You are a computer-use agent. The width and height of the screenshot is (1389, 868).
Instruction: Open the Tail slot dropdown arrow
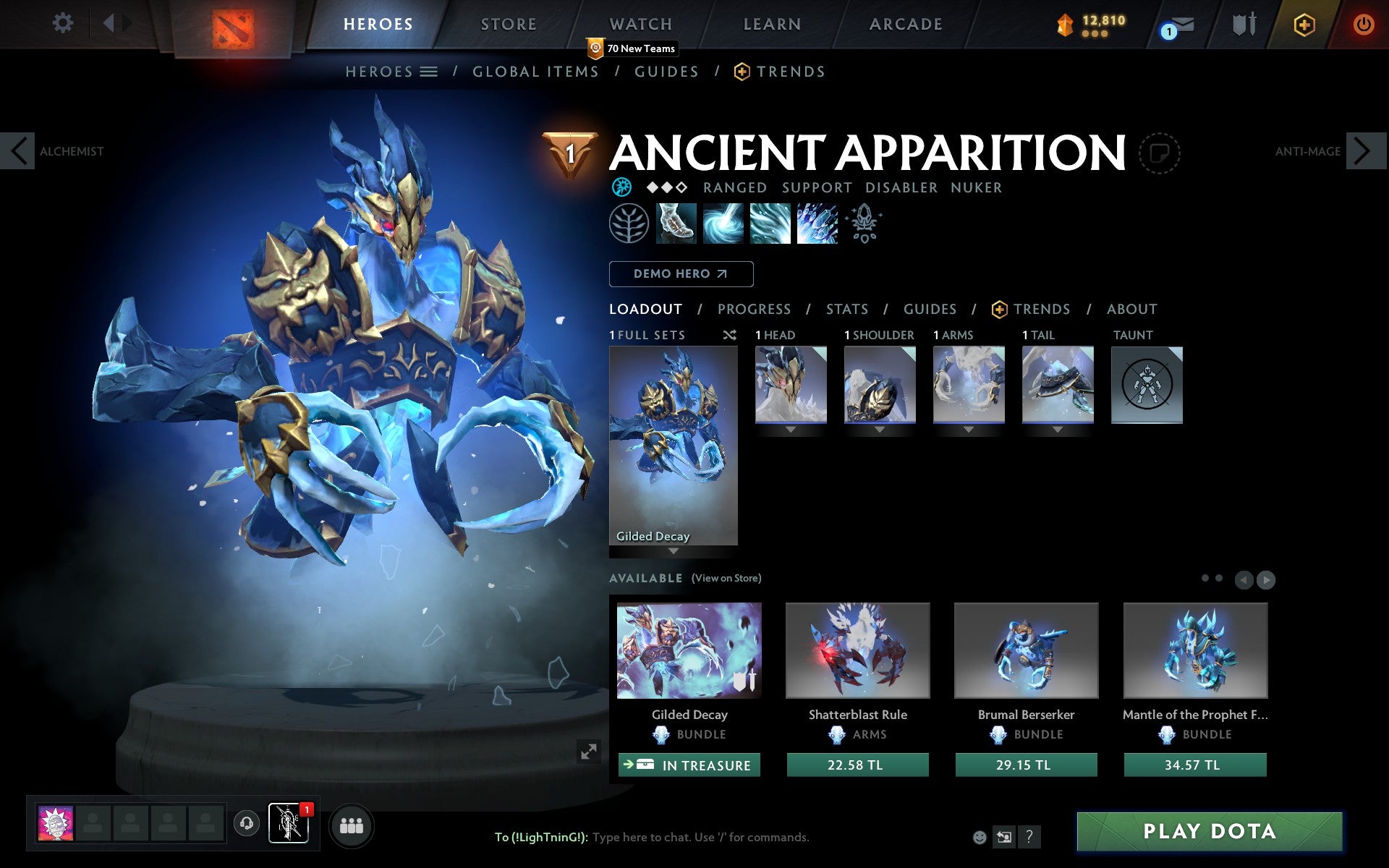click(1058, 428)
